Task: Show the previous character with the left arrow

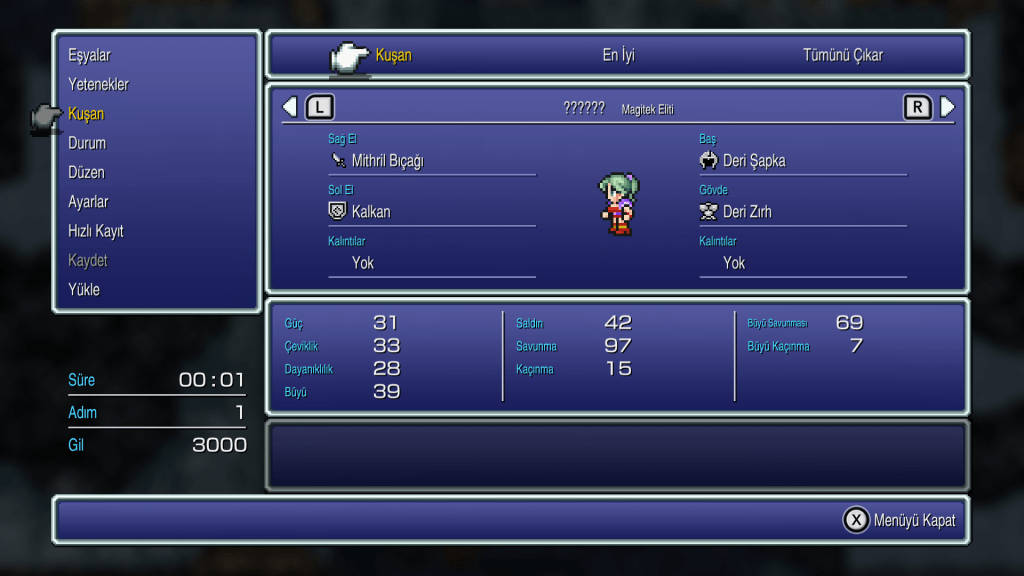Action: [x=289, y=107]
